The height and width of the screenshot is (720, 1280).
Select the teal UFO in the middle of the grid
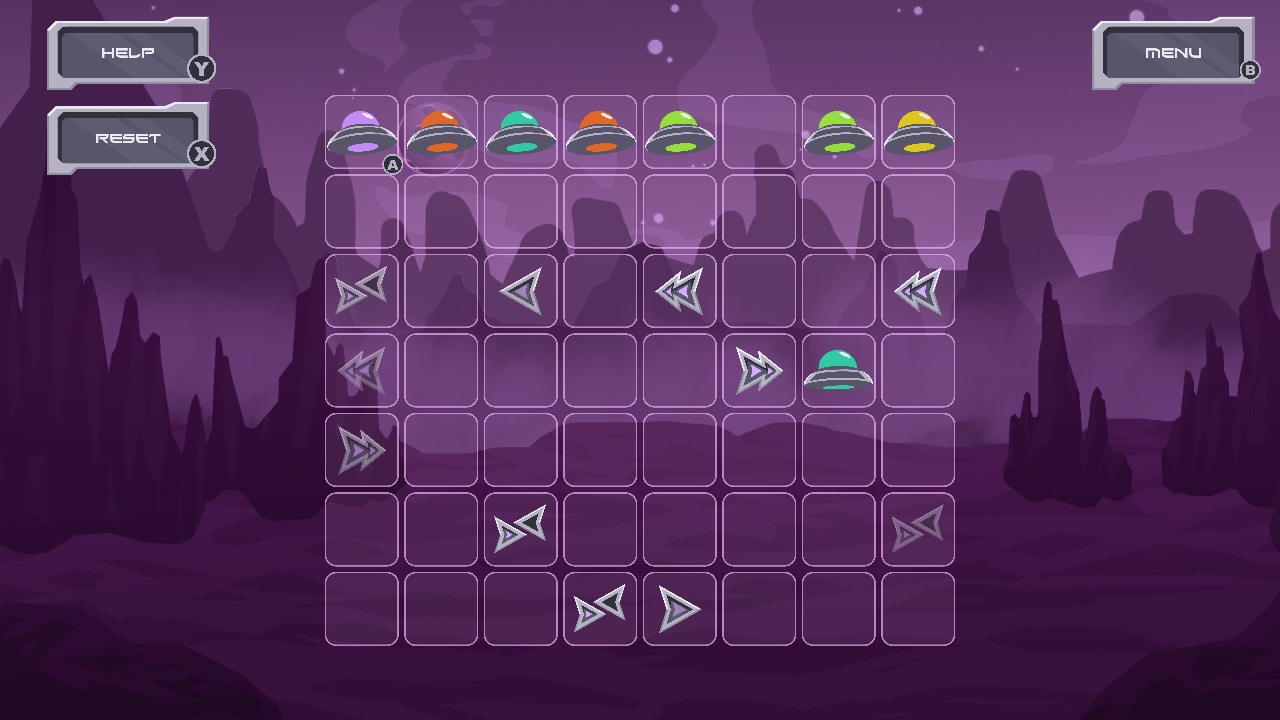(839, 370)
